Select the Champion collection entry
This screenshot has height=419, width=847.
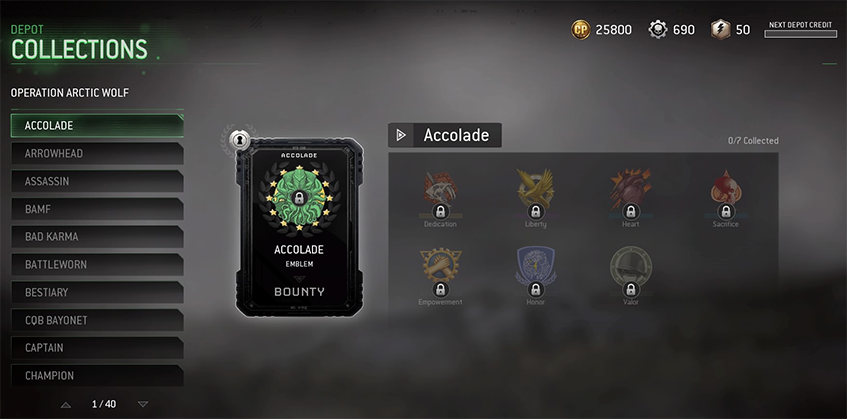[96, 375]
